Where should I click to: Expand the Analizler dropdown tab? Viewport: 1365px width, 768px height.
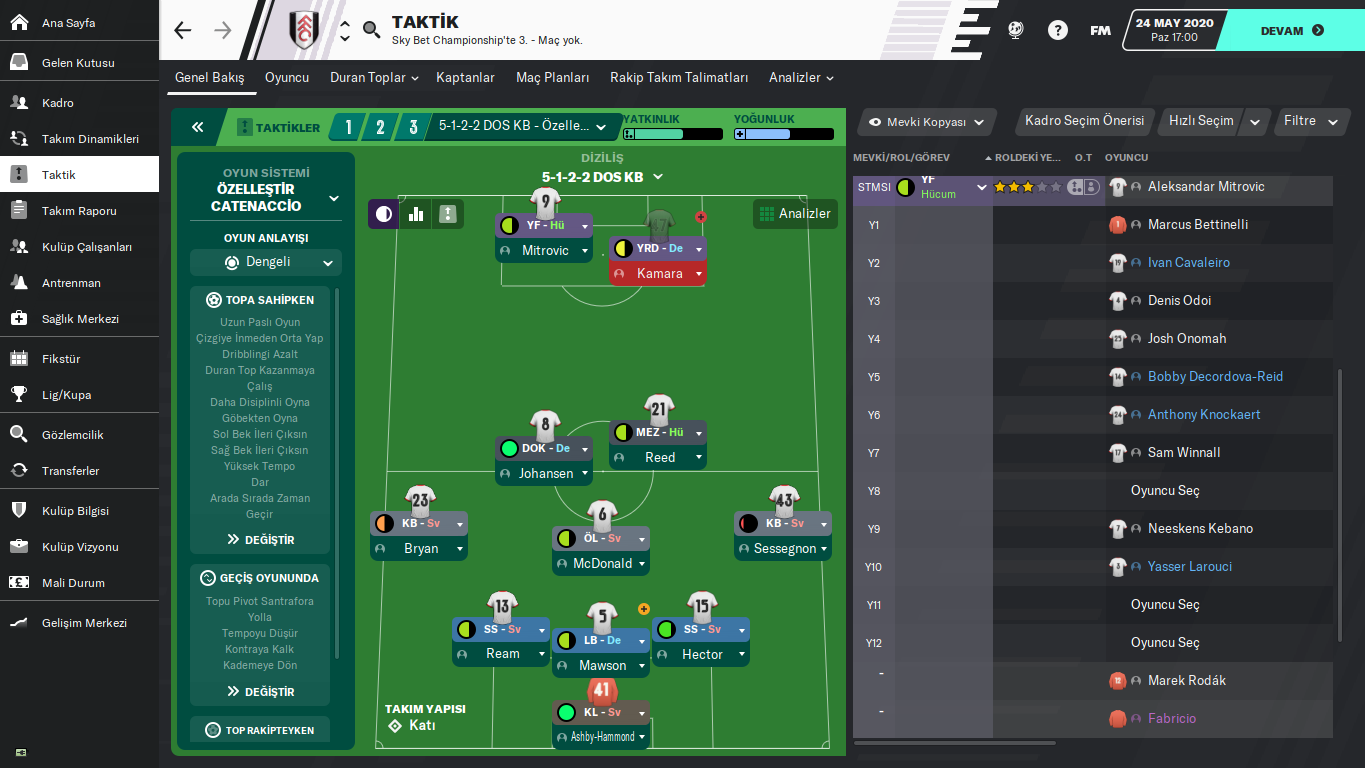tap(801, 78)
